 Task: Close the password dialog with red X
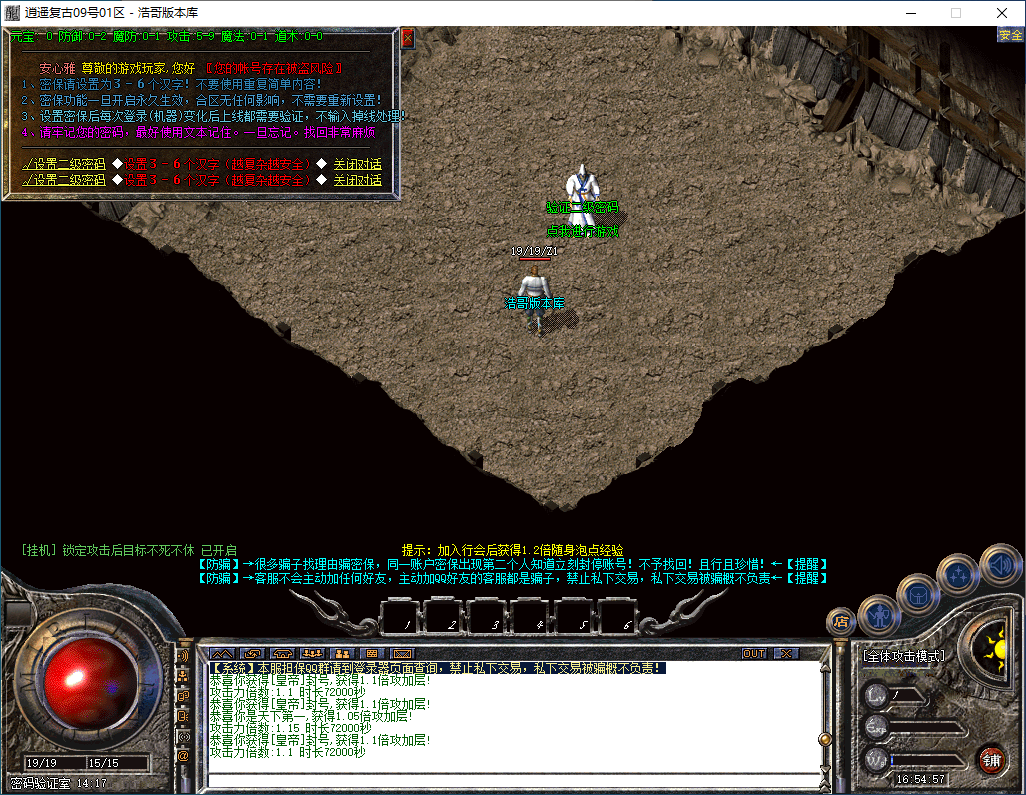[407, 39]
